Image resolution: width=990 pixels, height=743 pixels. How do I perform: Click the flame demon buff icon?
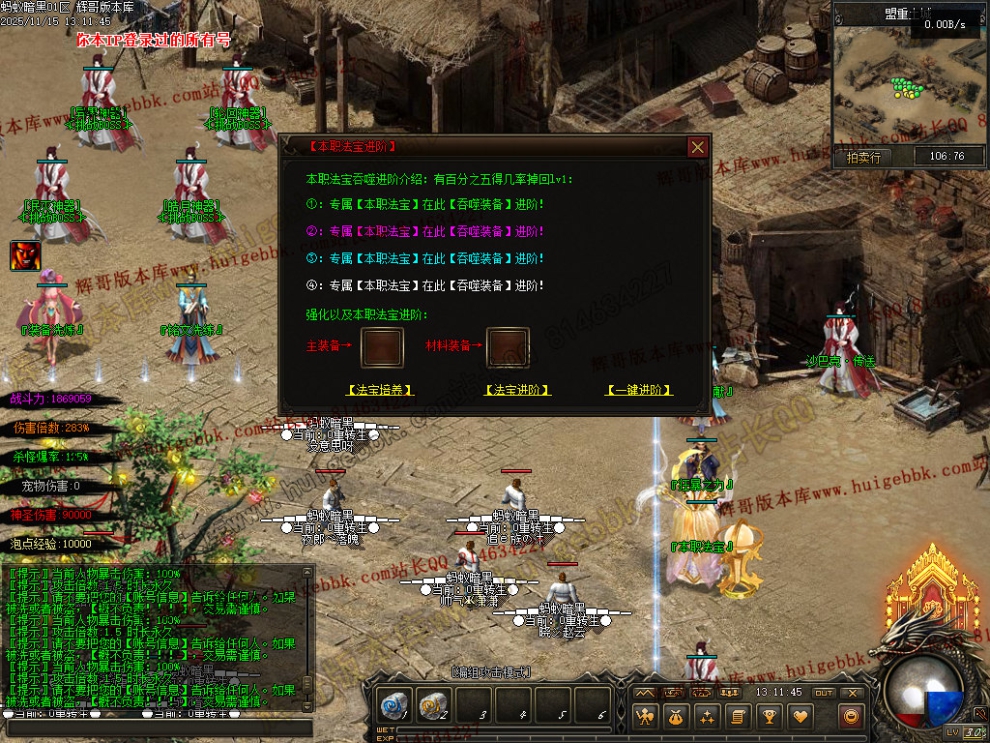tap(25, 256)
